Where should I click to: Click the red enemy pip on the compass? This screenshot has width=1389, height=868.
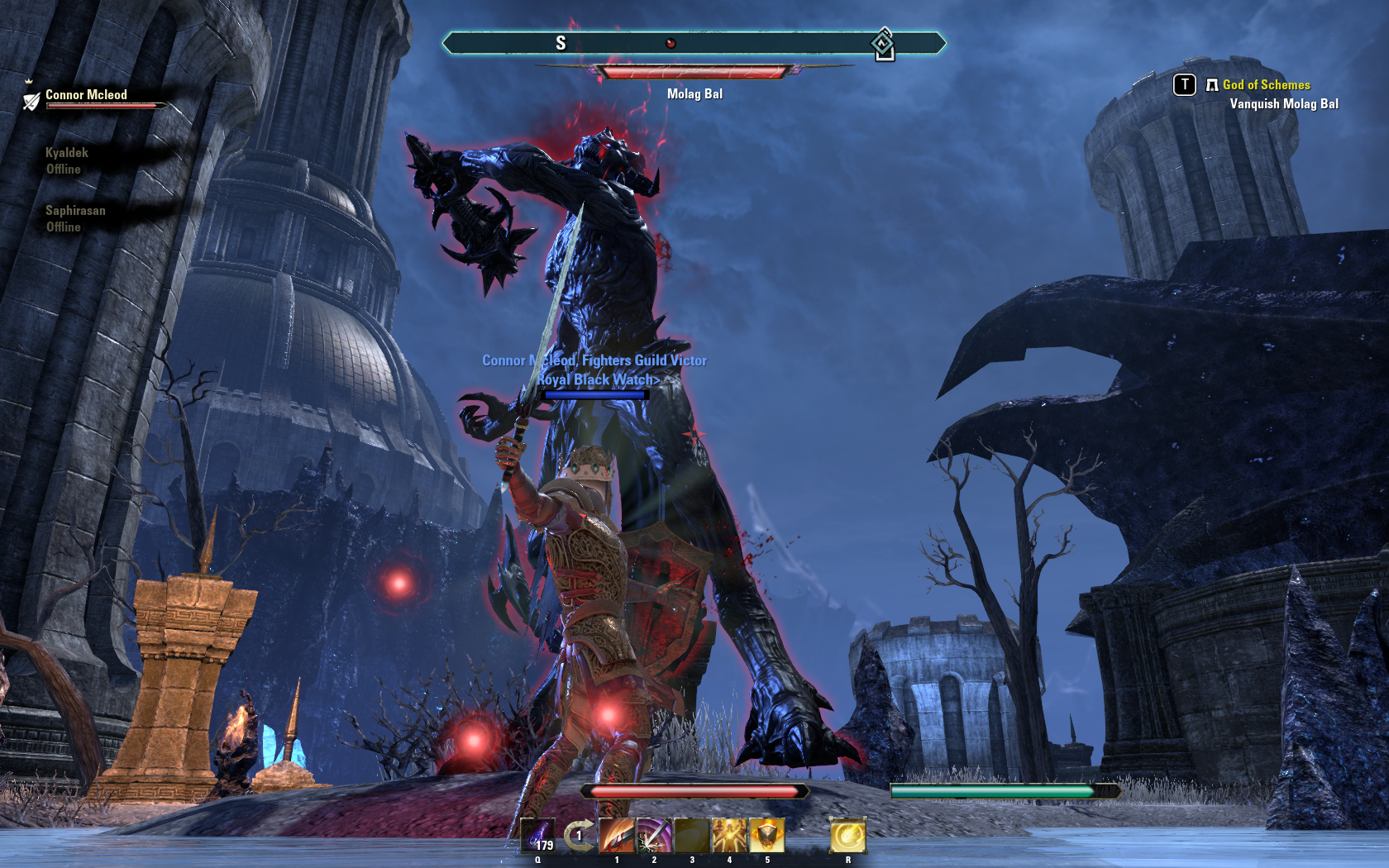pyautogui.click(x=671, y=43)
